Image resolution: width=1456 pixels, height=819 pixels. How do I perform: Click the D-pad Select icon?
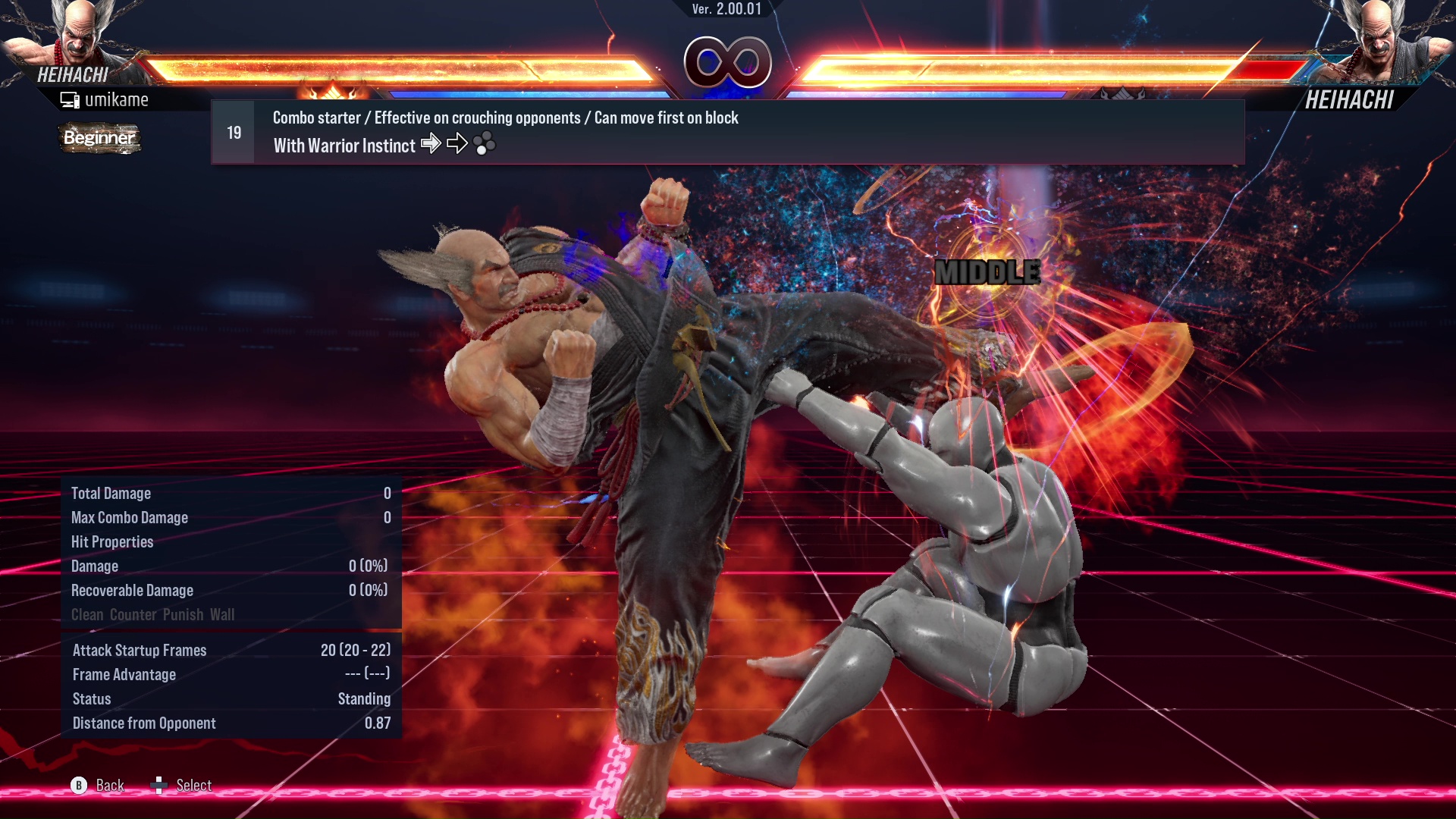[160, 786]
